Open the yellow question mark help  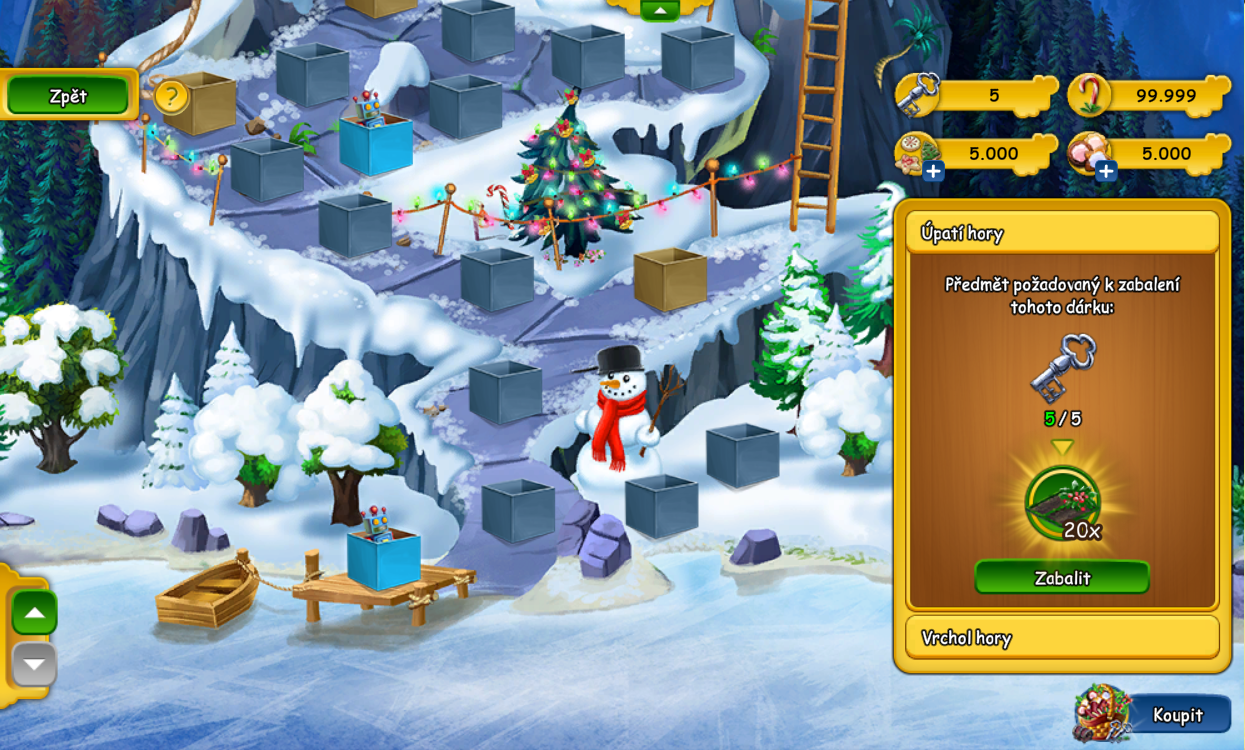click(x=172, y=97)
